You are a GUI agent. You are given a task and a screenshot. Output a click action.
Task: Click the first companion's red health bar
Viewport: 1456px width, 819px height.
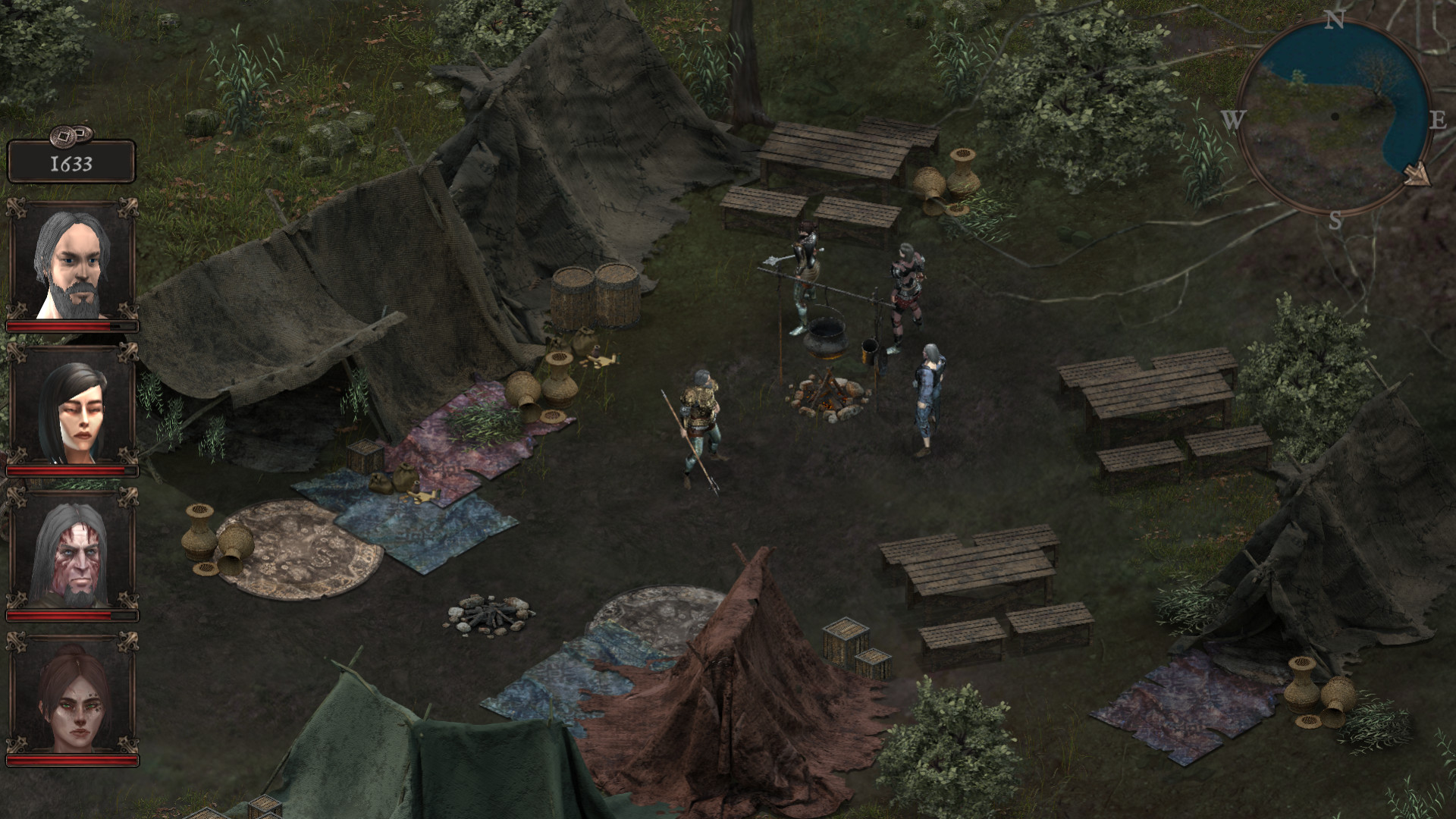pyautogui.click(x=71, y=325)
